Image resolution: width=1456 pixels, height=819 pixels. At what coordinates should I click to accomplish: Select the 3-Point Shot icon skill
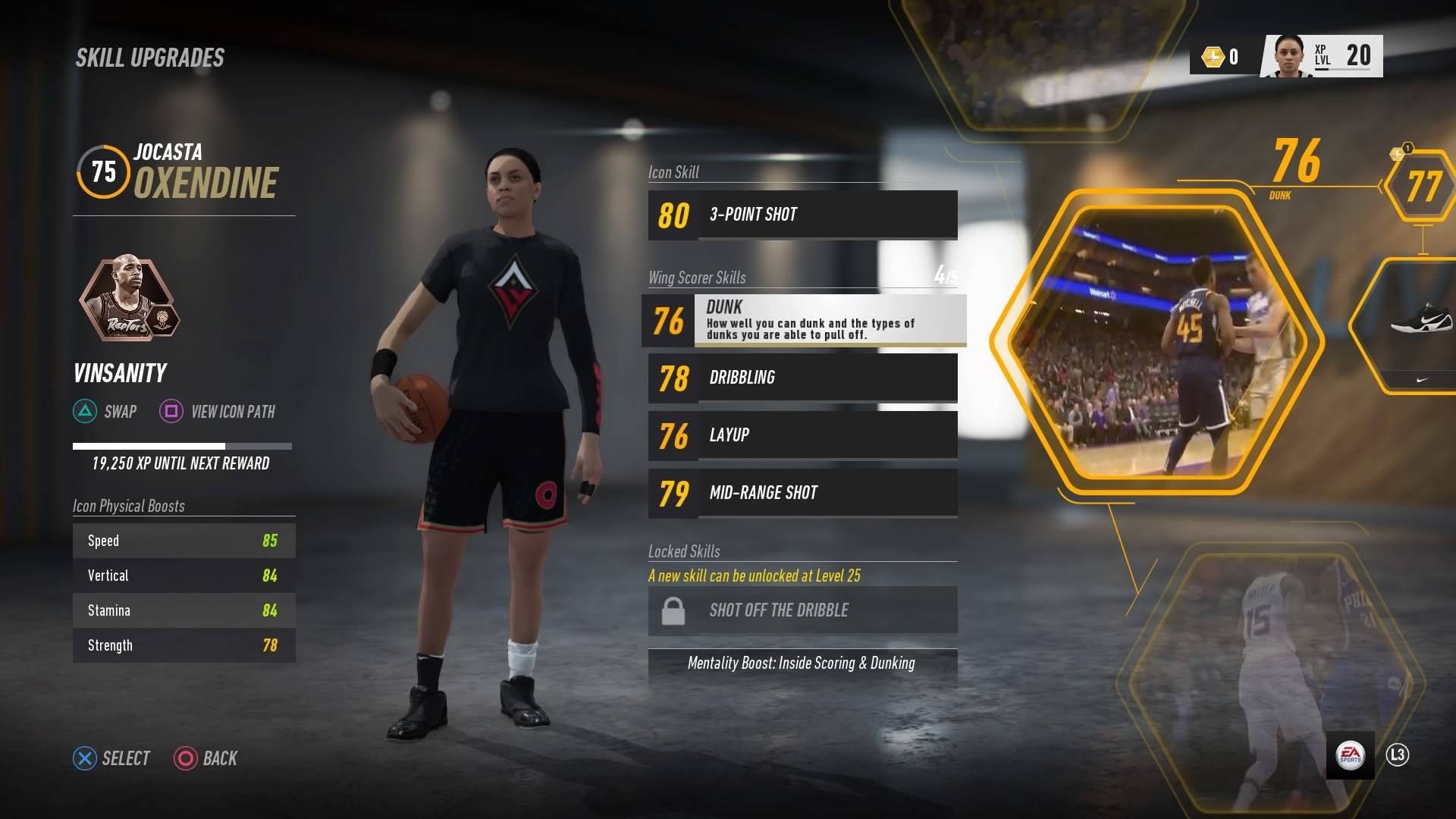802,215
